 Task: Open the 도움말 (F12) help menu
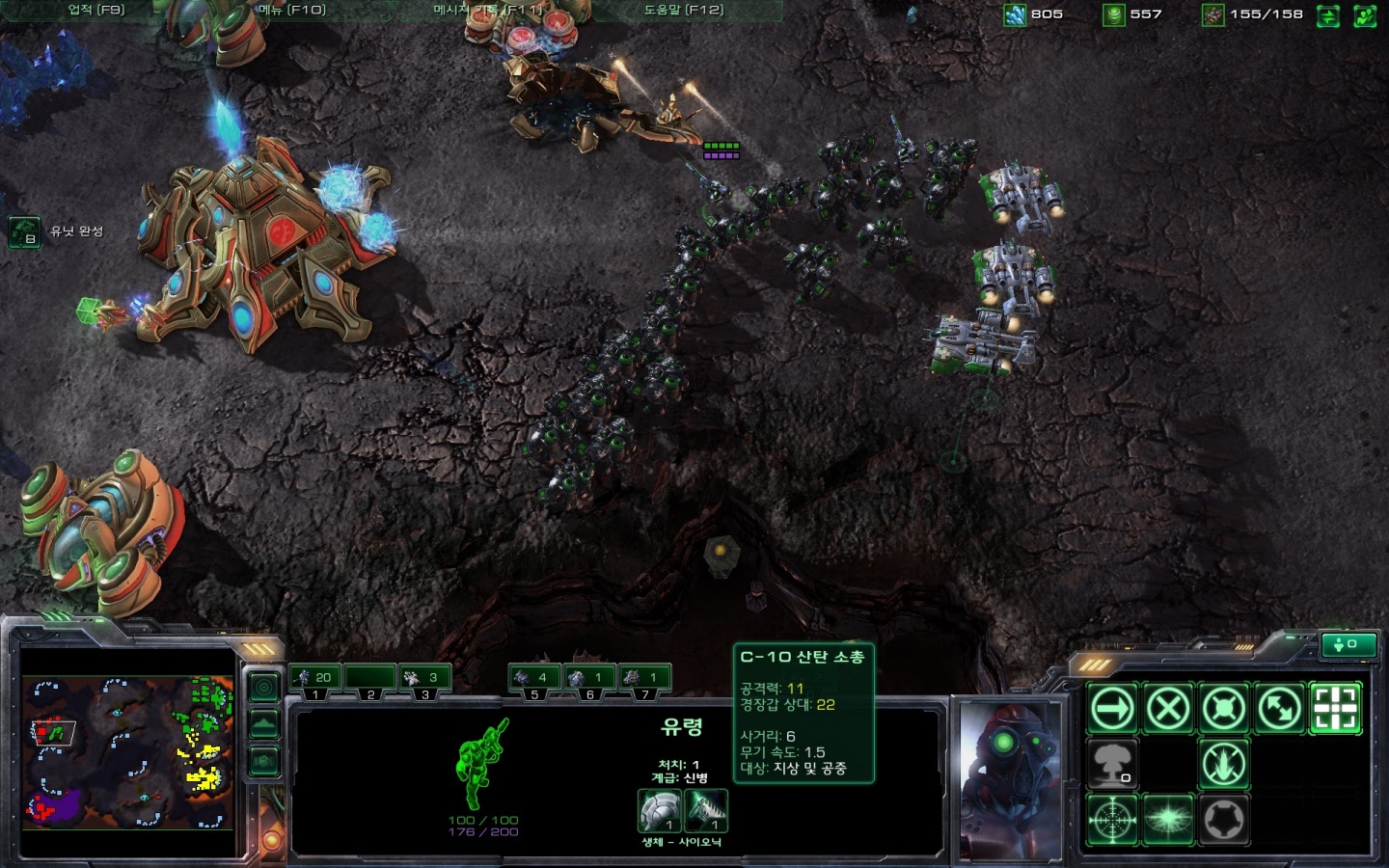(683, 10)
